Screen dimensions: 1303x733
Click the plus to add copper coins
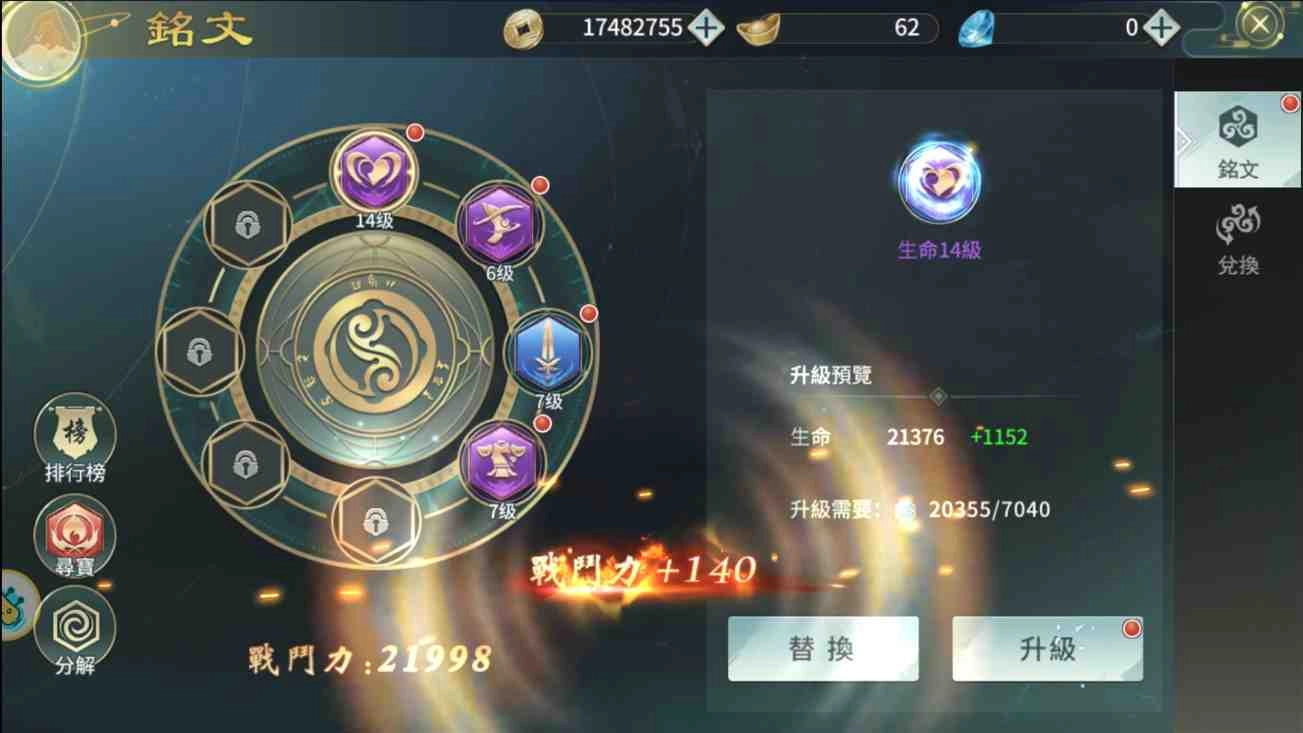click(x=705, y=27)
